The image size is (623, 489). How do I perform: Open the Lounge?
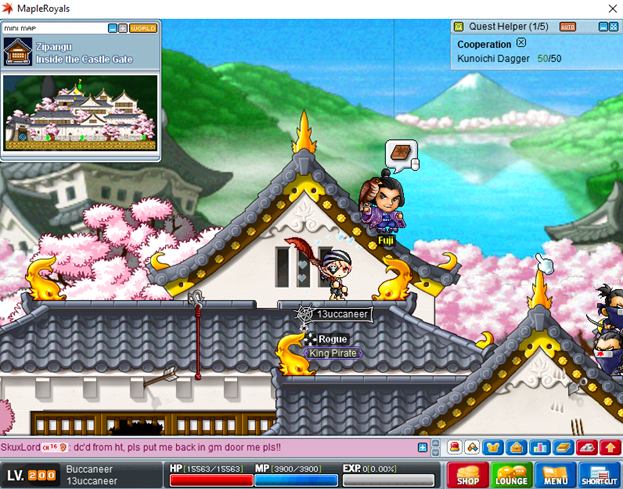[x=510, y=475]
